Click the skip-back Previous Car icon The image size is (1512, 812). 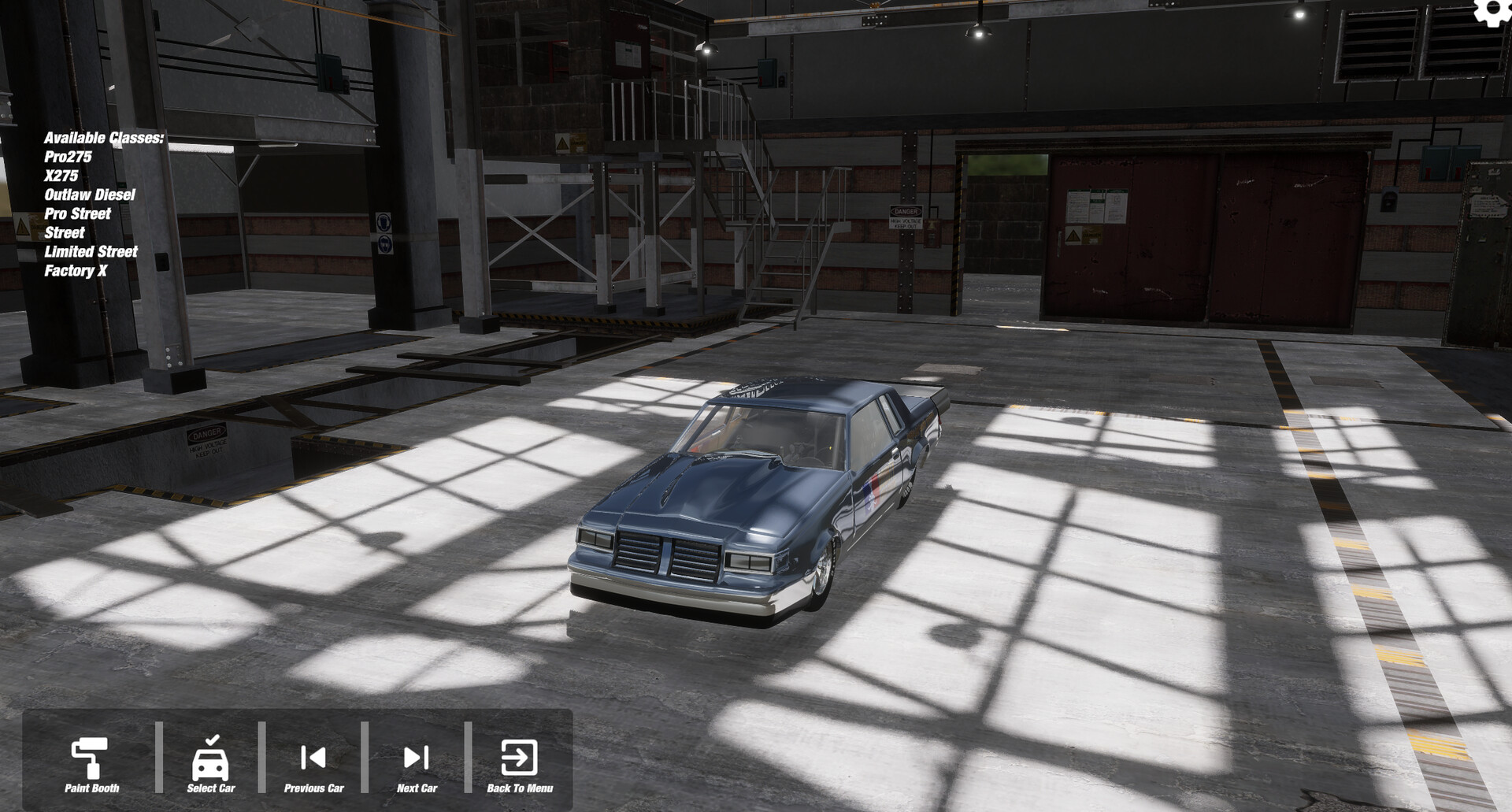click(x=313, y=756)
